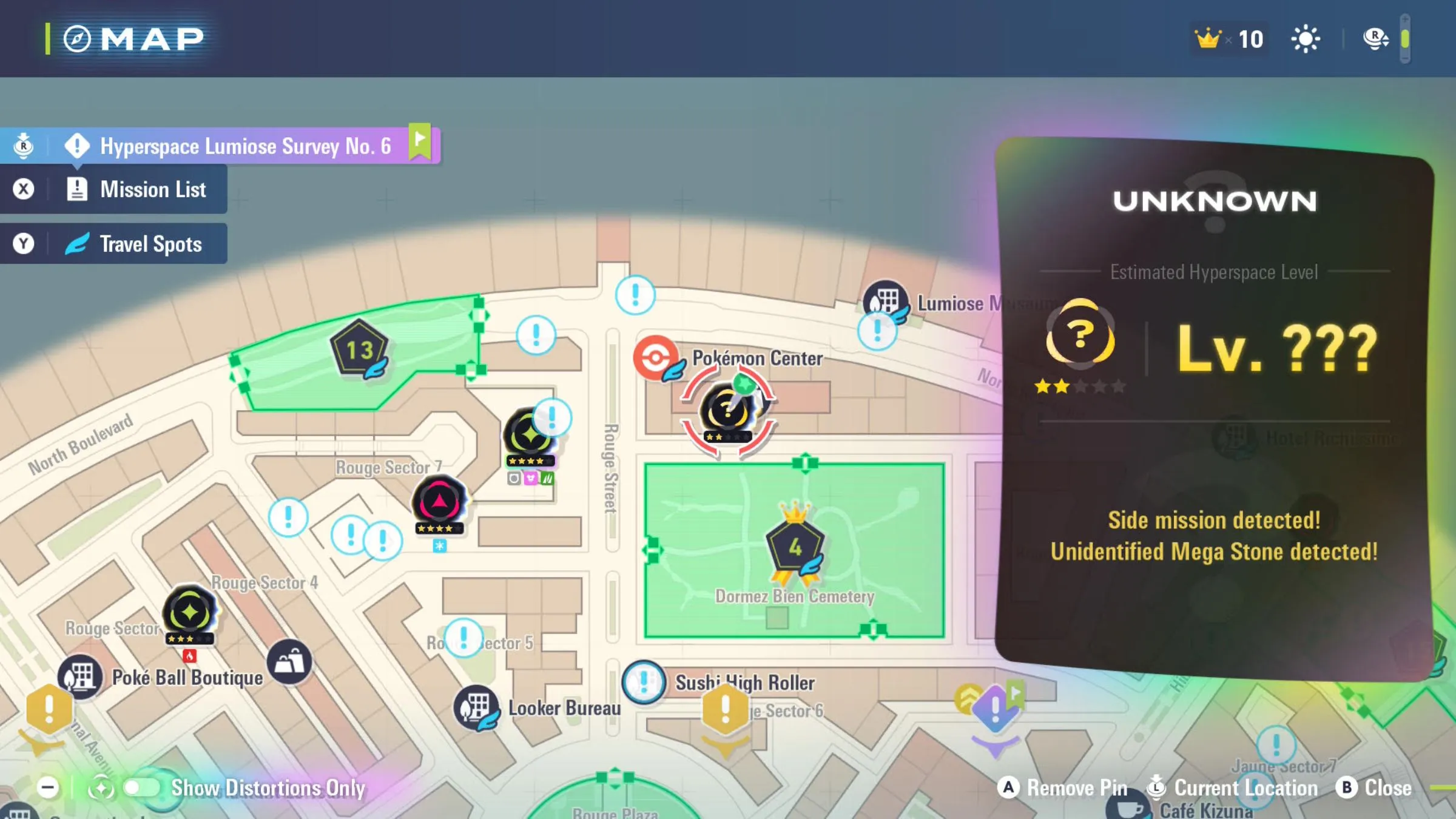
Task: Select Wild Zone 13 marker
Action: pyautogui.click(x=359, y=349)
